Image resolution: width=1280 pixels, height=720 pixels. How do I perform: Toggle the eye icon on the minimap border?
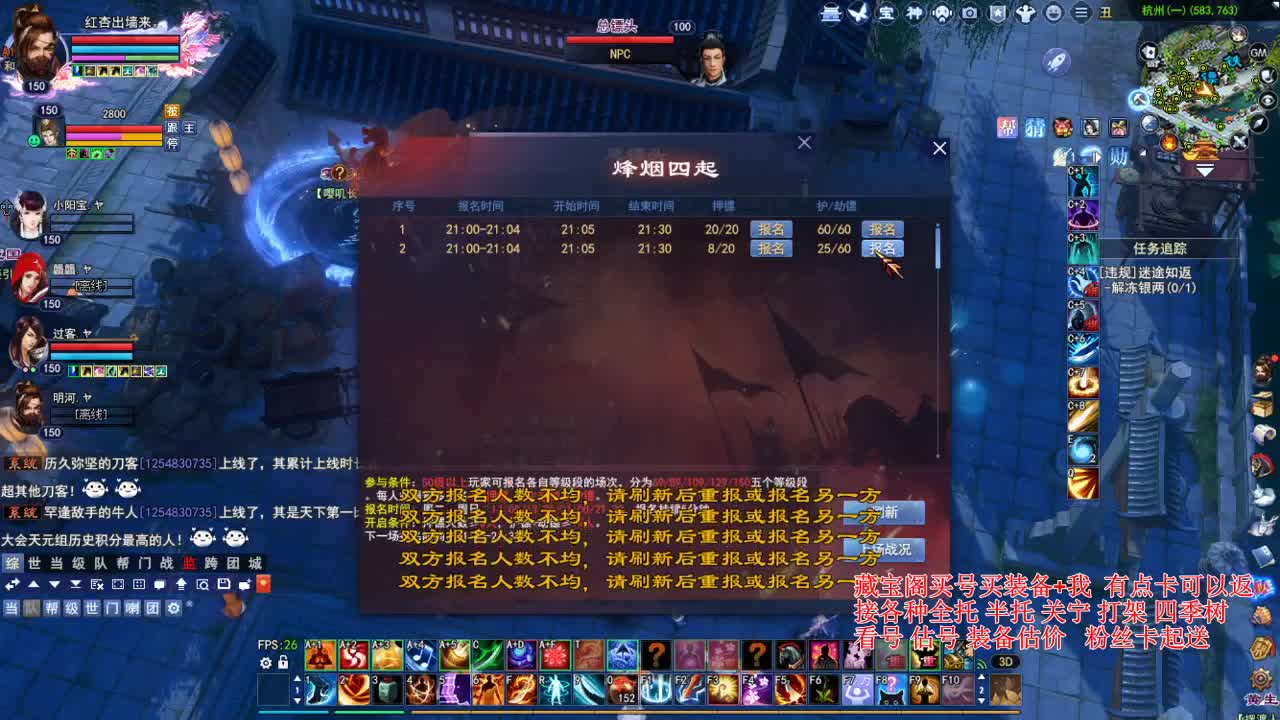pyautogui.click(x=1267, y=100)
